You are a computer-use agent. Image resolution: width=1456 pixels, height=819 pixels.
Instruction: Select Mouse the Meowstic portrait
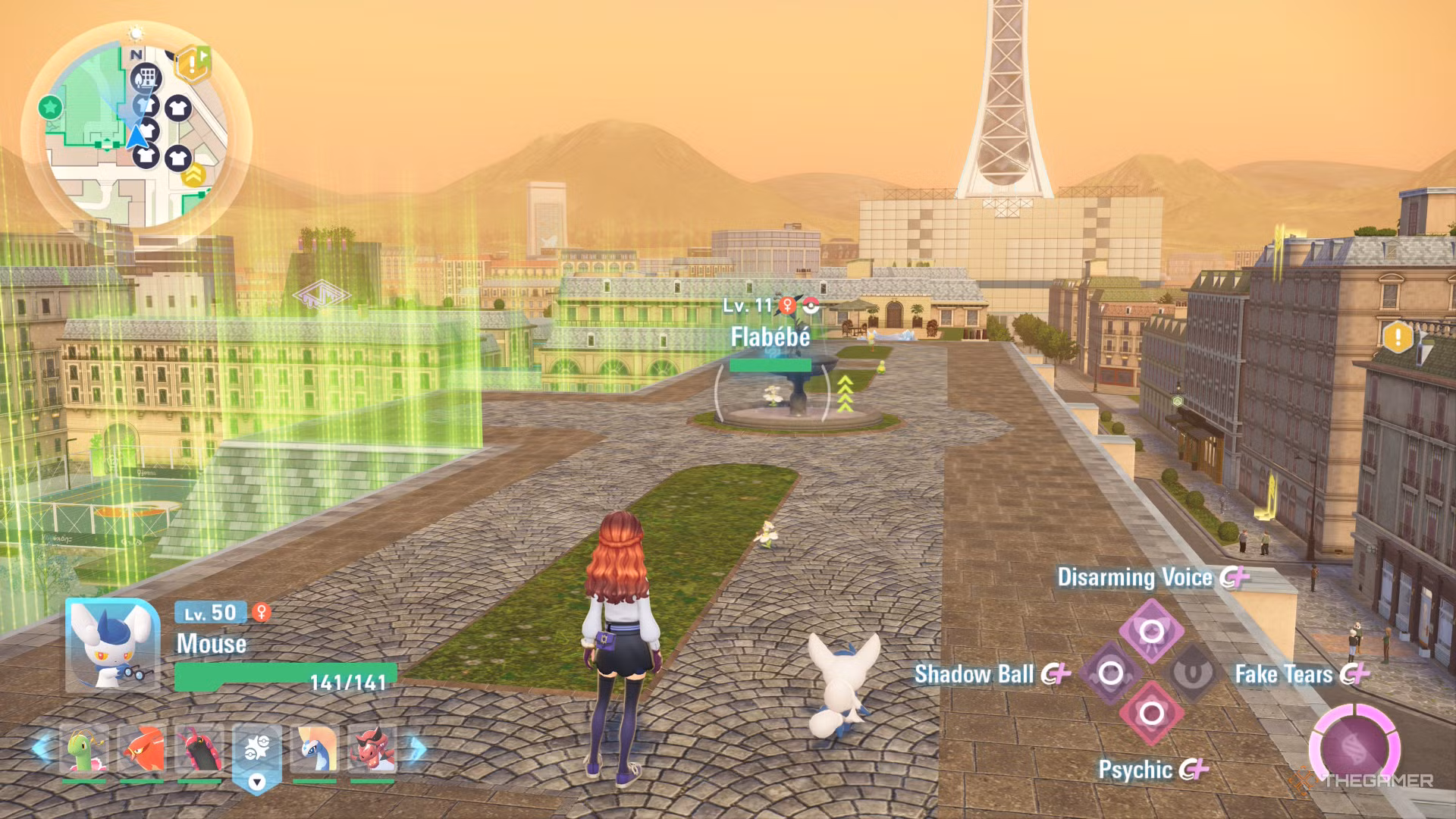pos(113,645)
